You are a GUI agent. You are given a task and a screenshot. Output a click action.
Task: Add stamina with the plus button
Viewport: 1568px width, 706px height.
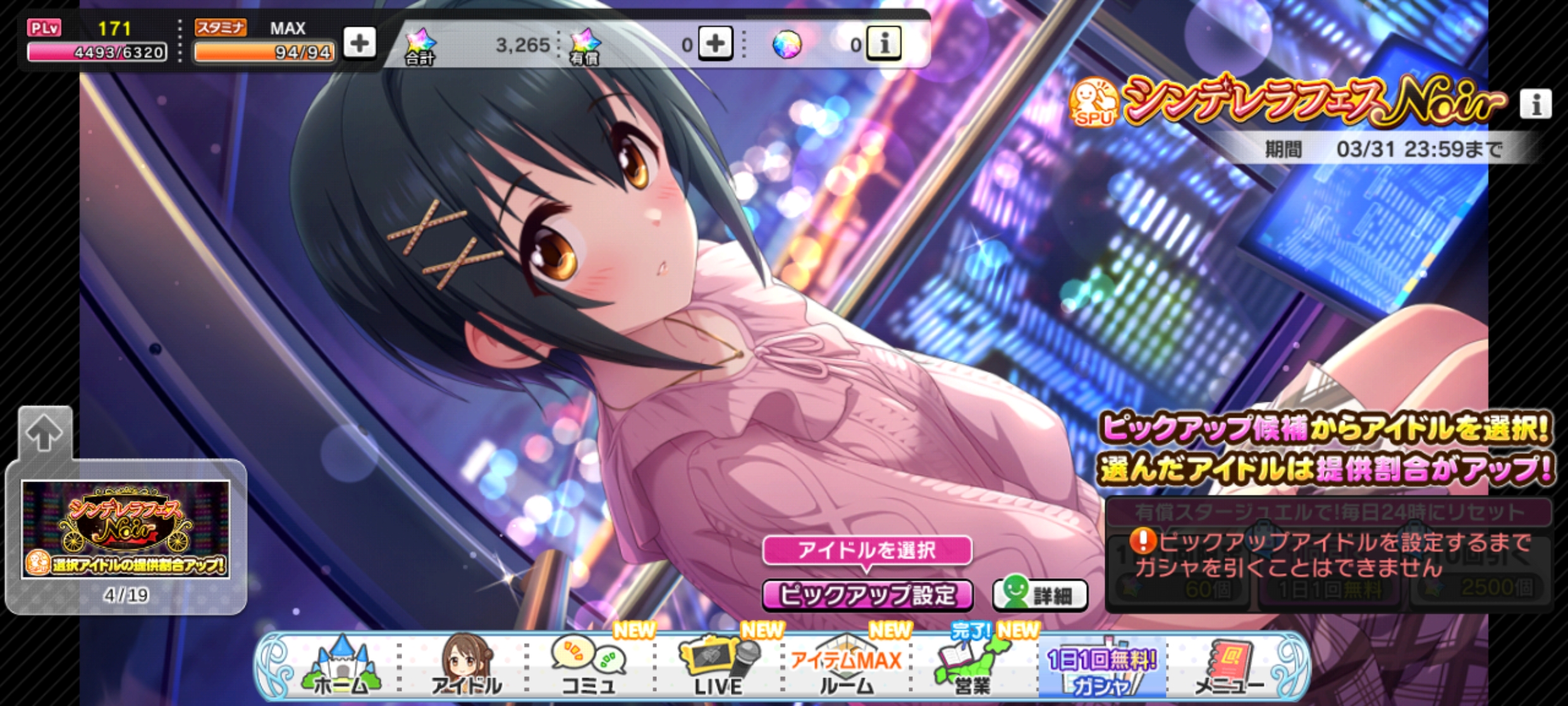pyautogui.click(x=359, y=43)
